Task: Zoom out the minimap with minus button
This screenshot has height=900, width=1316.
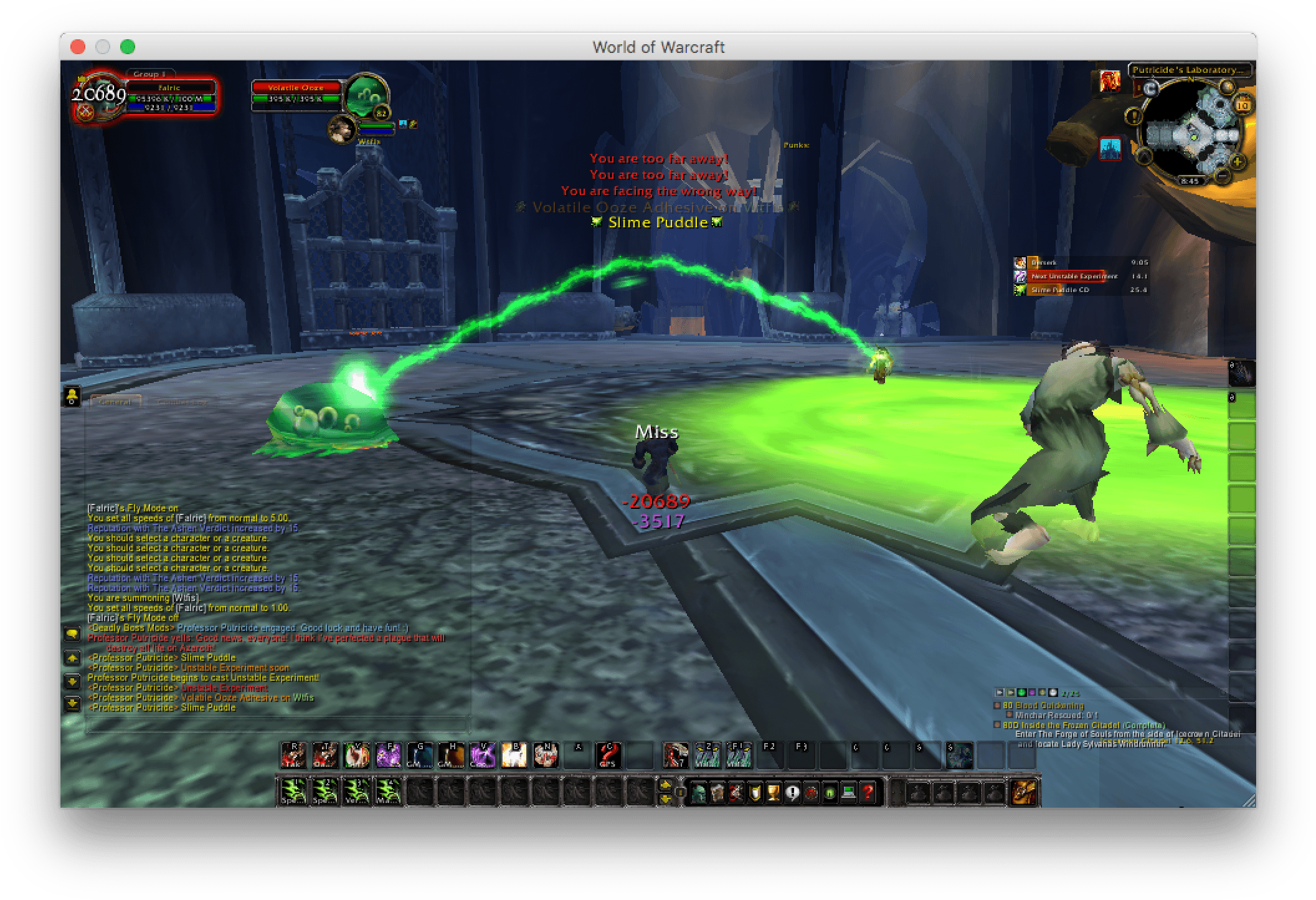Action: pyautogui.click(x=1222, y=176)
